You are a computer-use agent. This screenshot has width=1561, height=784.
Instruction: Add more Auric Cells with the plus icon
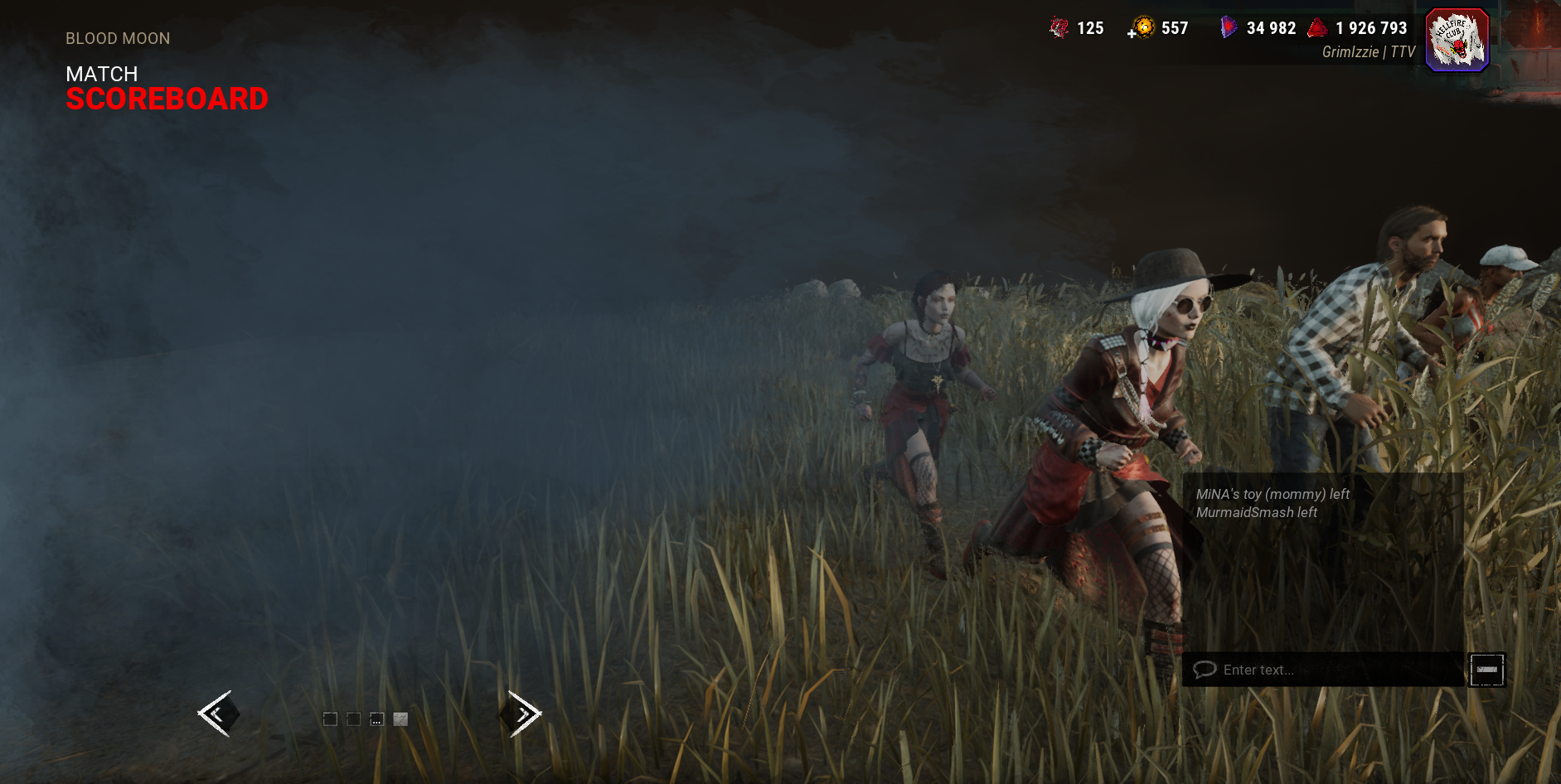tap(1132, 34)
